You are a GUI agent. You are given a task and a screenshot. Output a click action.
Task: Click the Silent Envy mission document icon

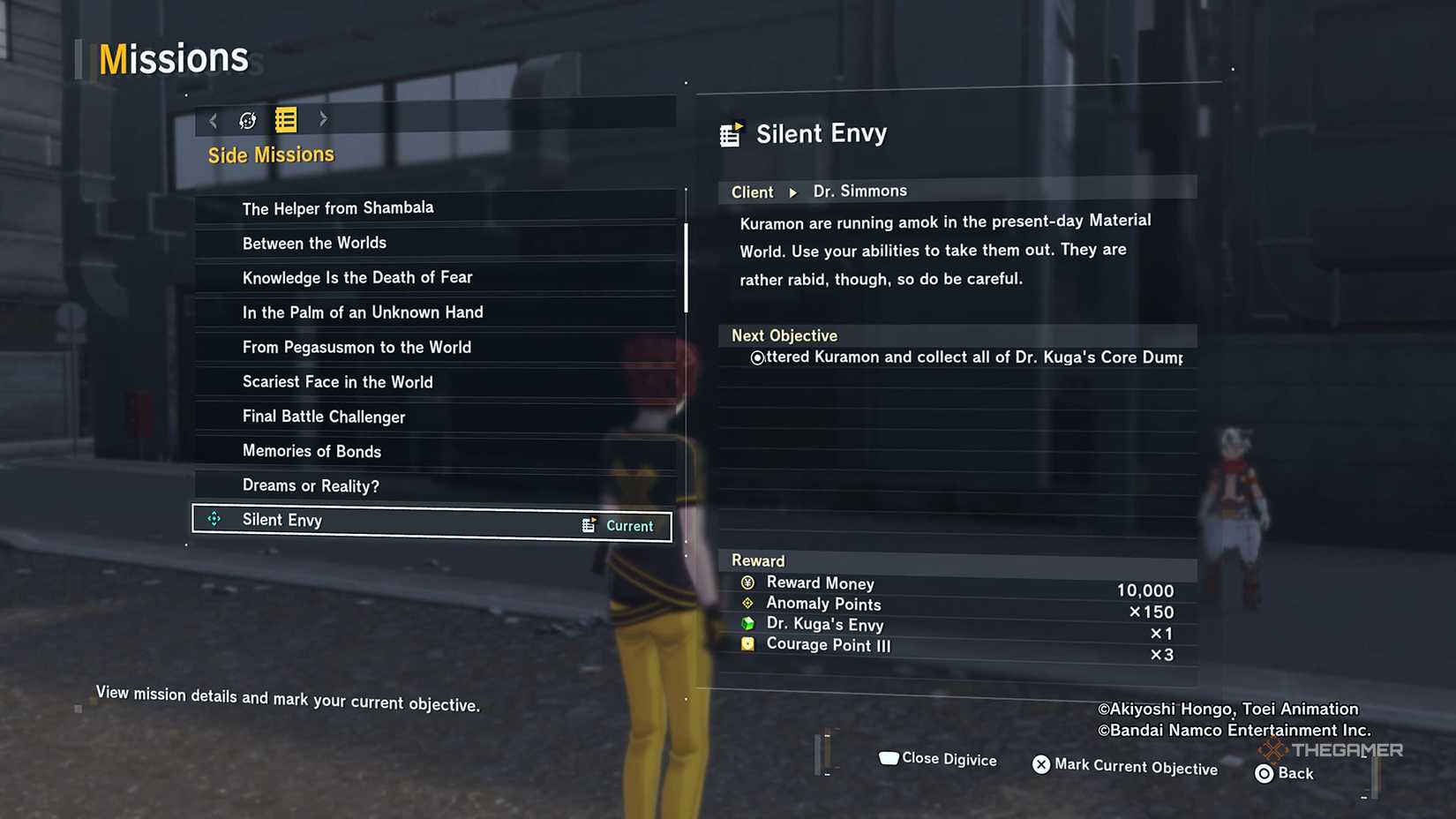tap(732, 132)
